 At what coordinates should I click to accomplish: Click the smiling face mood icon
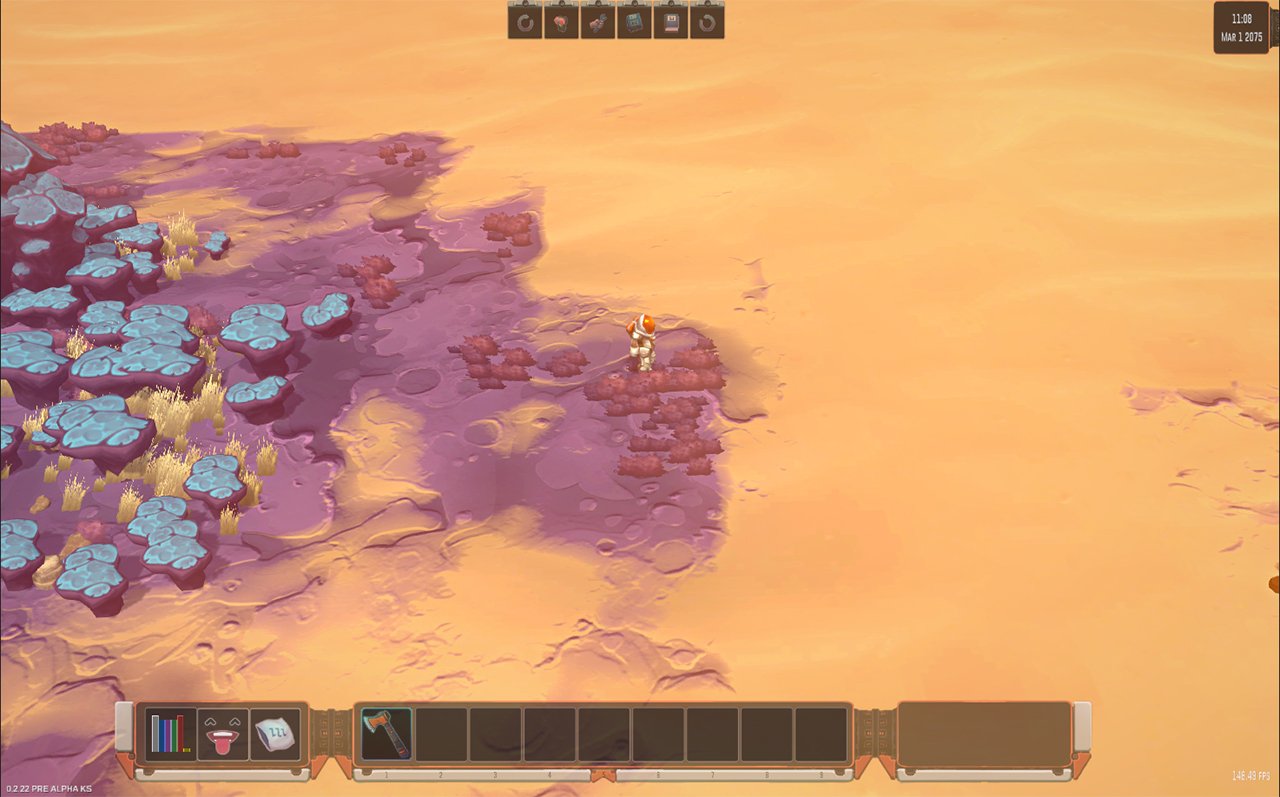pyautogui.click(x=222, y=733)
